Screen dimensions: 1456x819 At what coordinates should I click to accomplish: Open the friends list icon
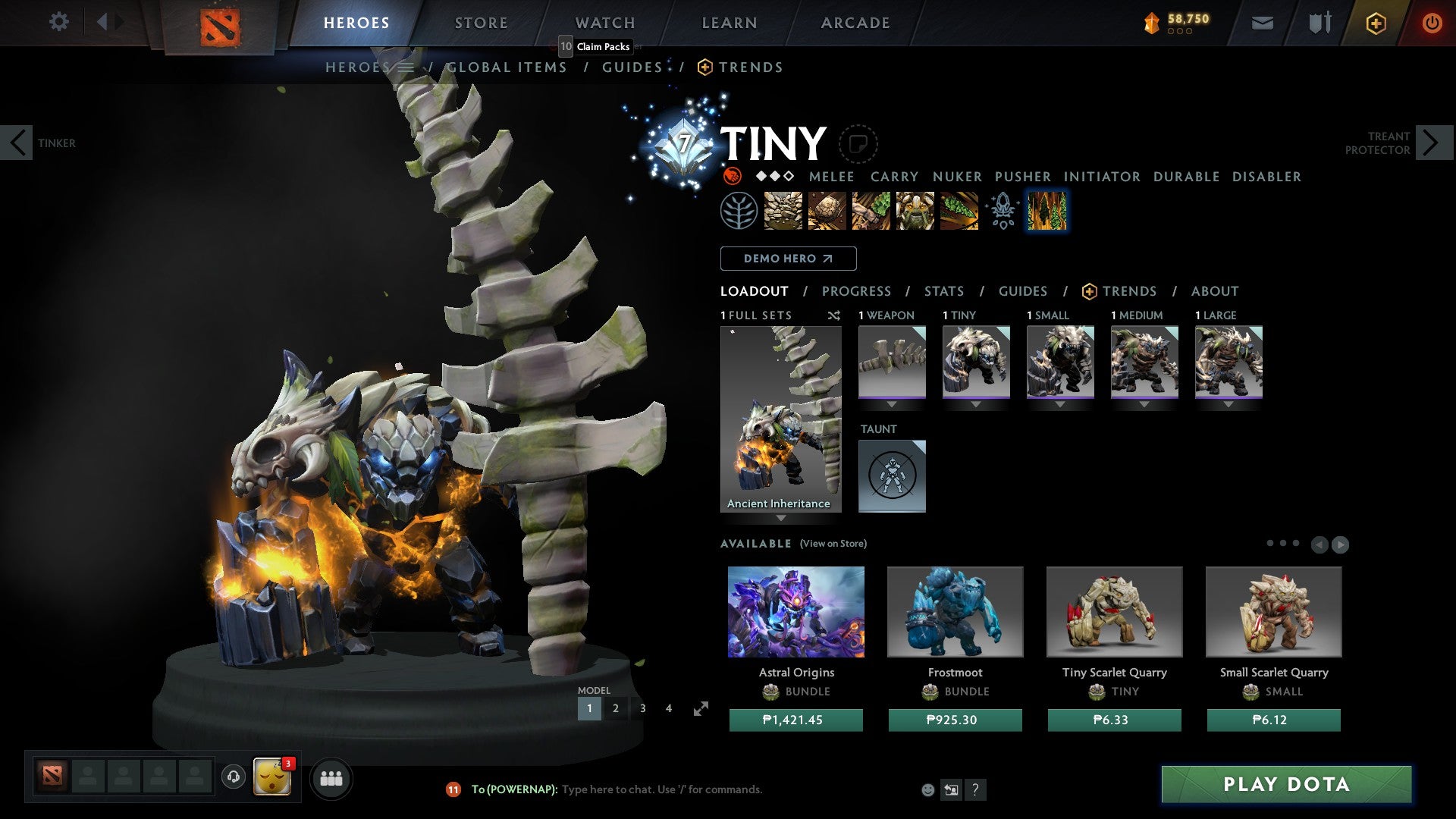pos(331,778)
